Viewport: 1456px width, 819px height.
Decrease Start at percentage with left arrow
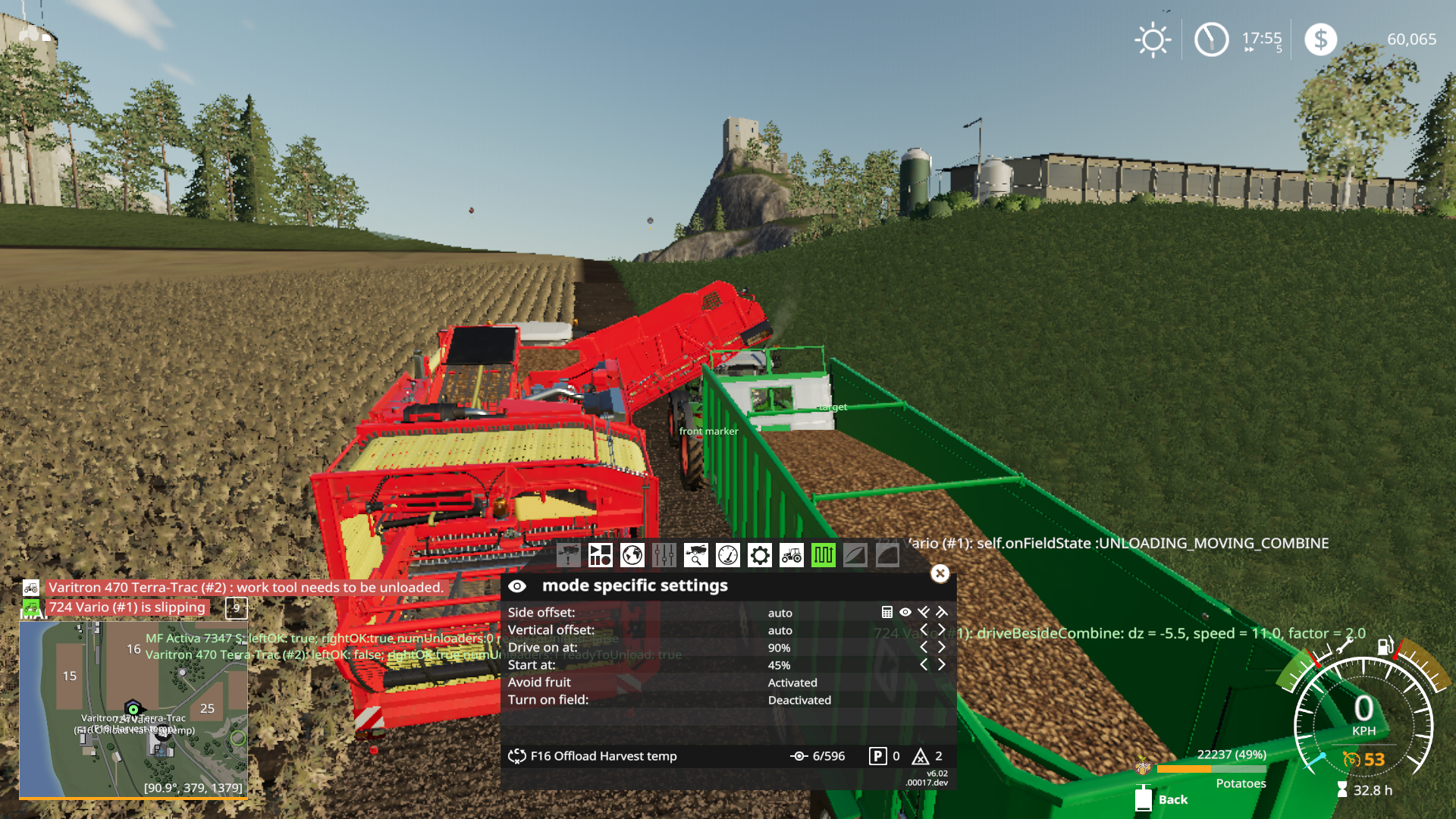click(x=924, y=664)
